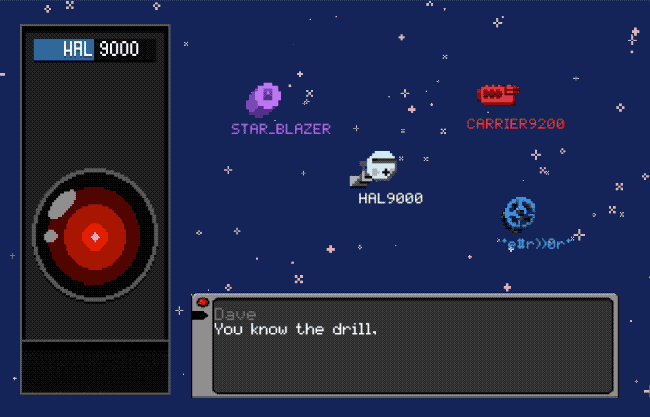Viewport: 650px width, 417px height.
Task: Click the Dave dialogue box to continue
Action: click(x=412, y=345)
